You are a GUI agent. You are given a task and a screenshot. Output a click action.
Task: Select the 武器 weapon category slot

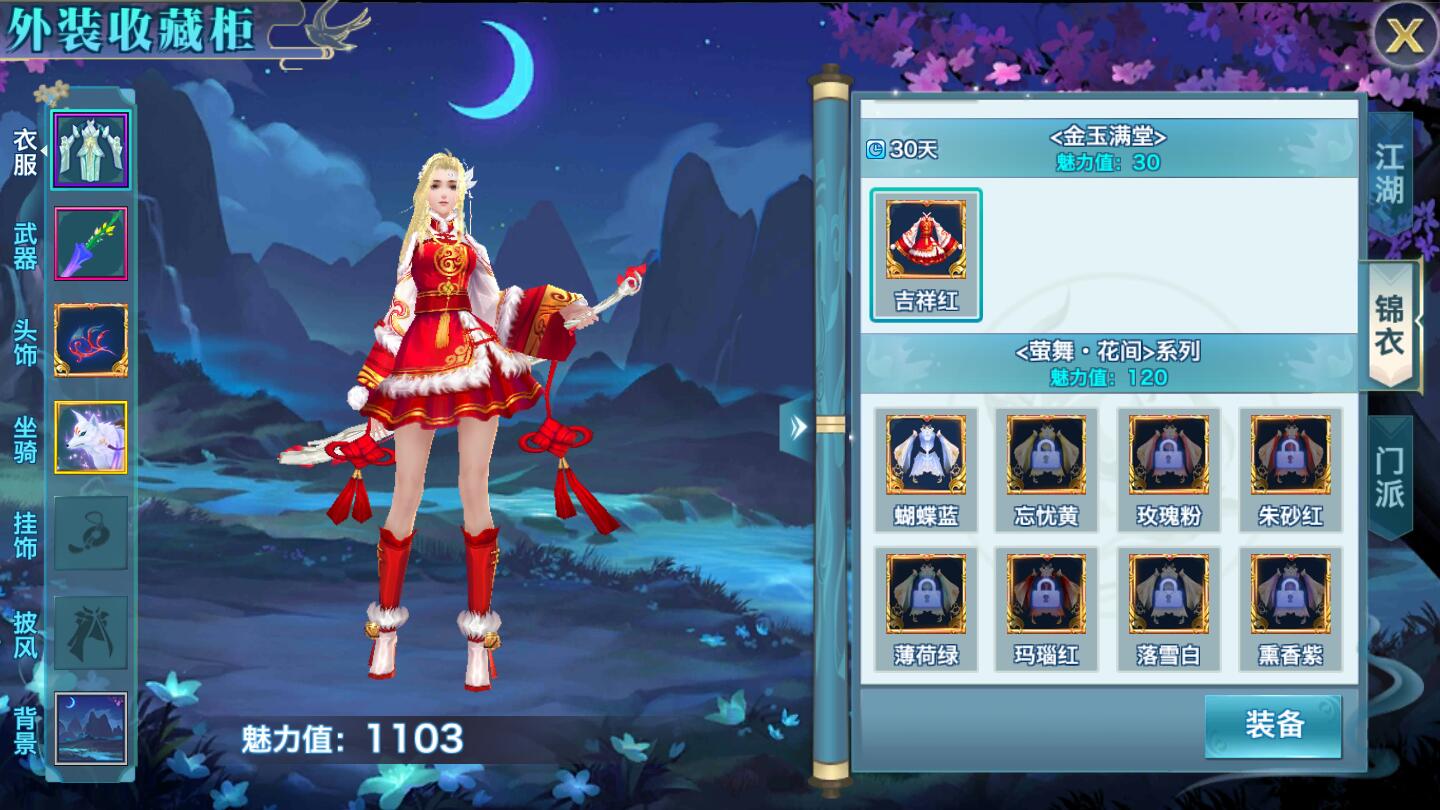[90, 244]
